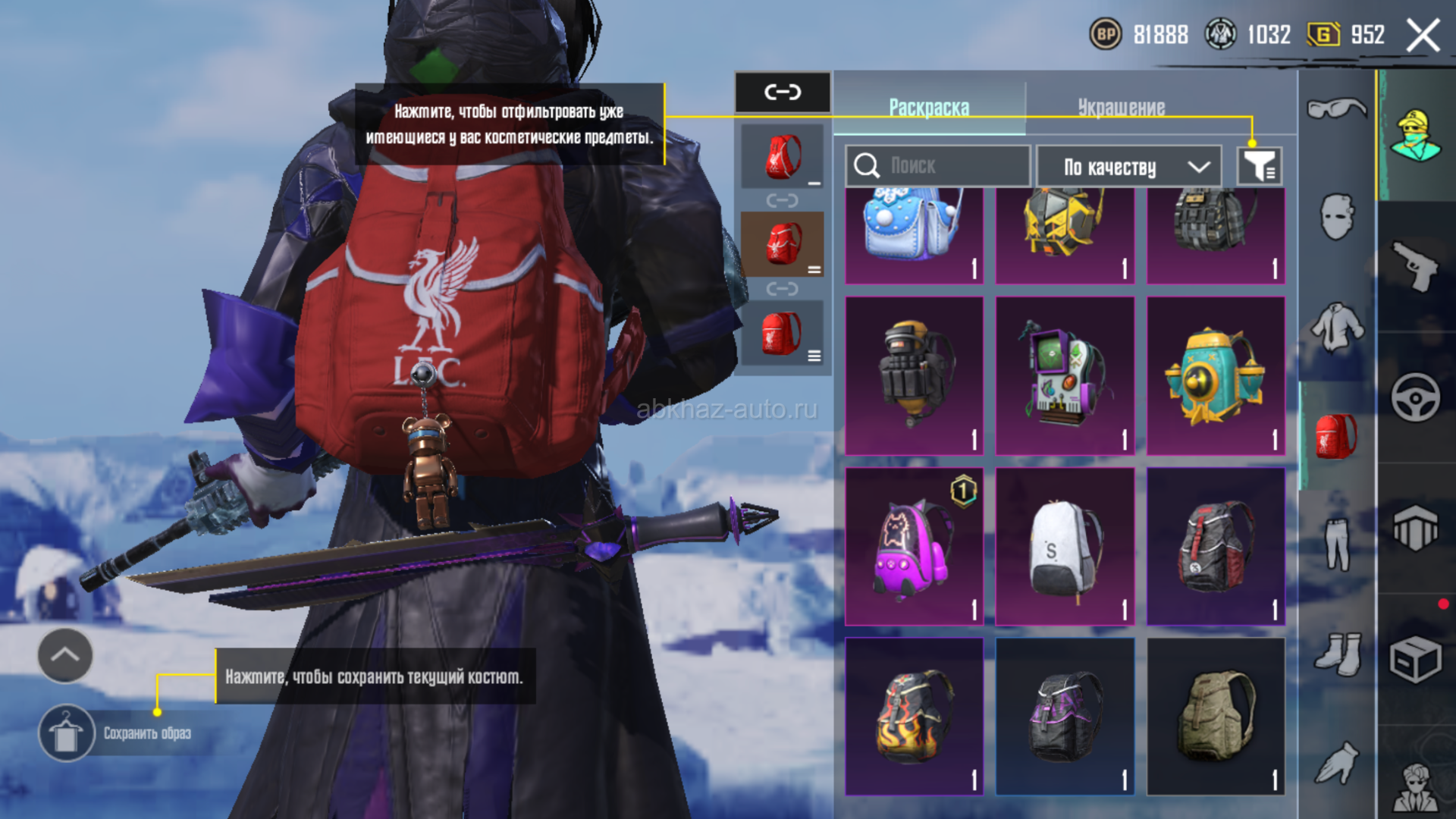
Task: Choose the retro game console backpack
Action: pos(1065,375)
